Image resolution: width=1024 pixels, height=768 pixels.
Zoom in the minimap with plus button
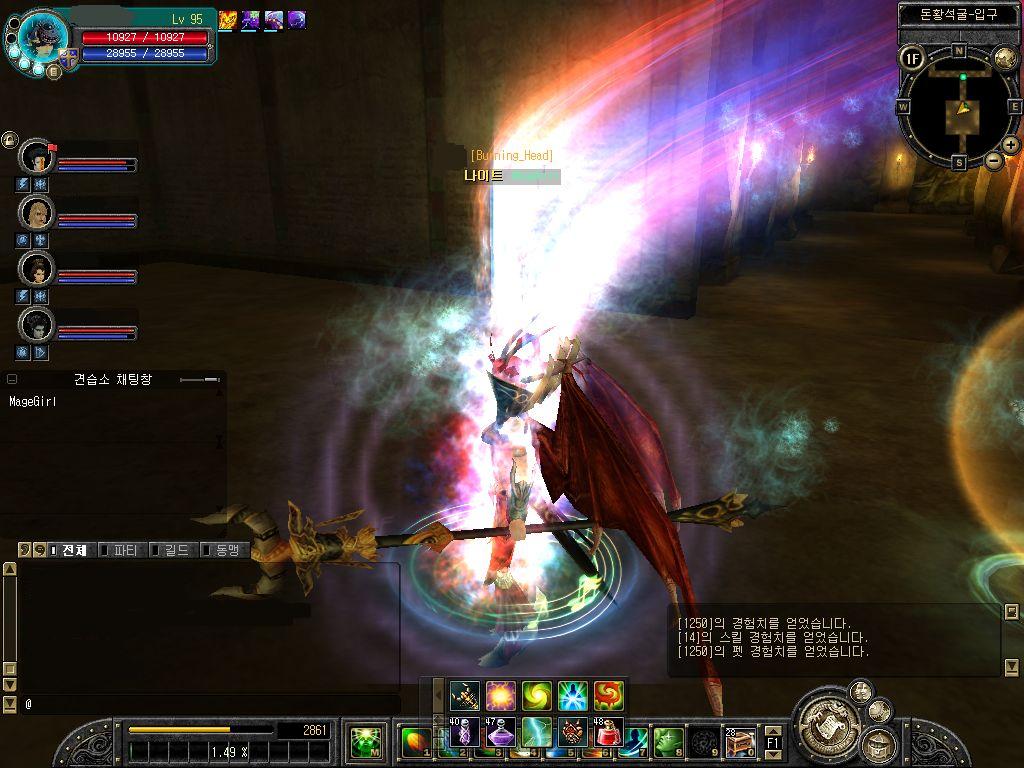tap(1011, 145)
